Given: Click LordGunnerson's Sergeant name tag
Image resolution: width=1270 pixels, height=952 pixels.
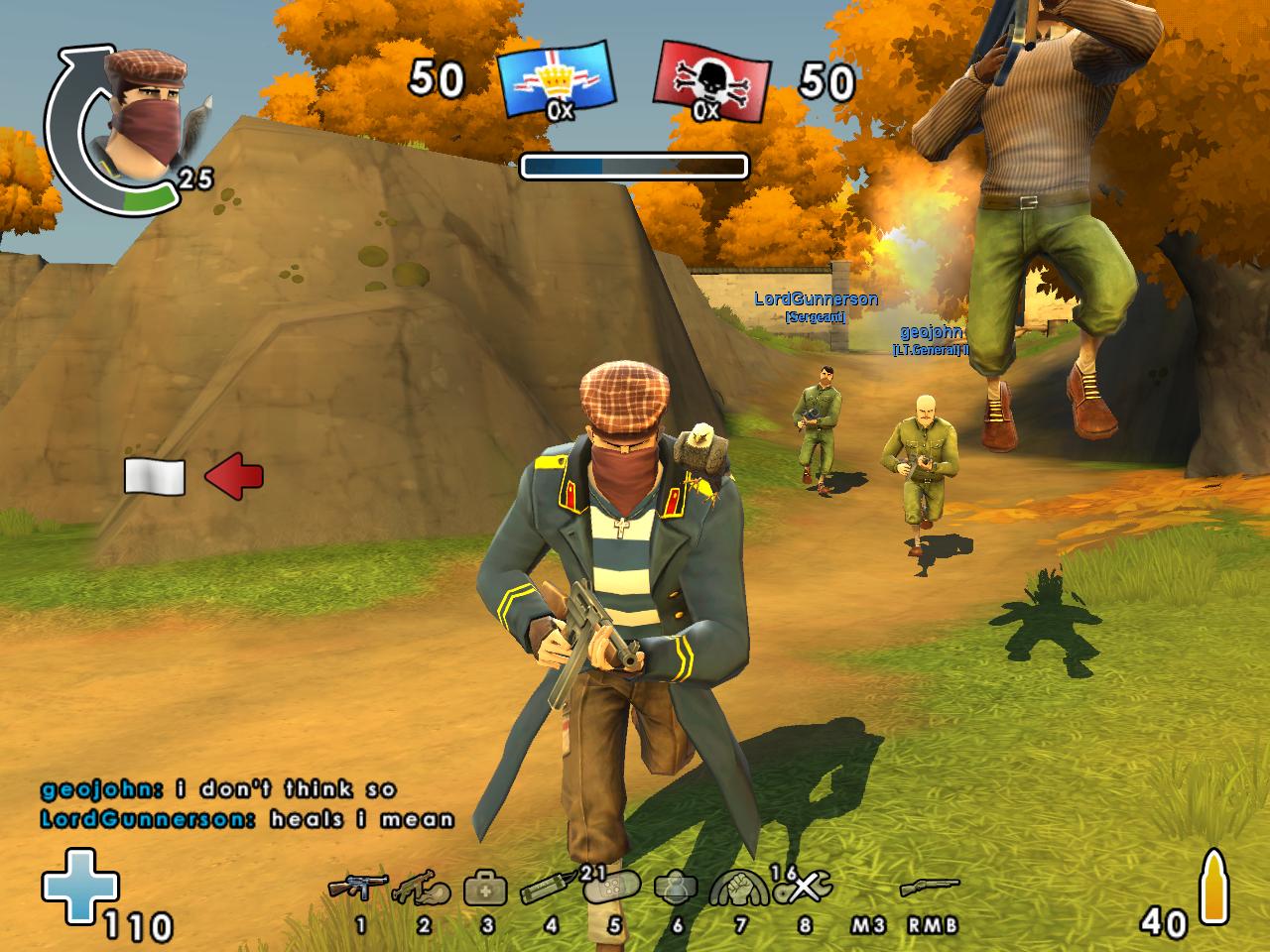Looking at the screenshot, I should coord(818,300).
